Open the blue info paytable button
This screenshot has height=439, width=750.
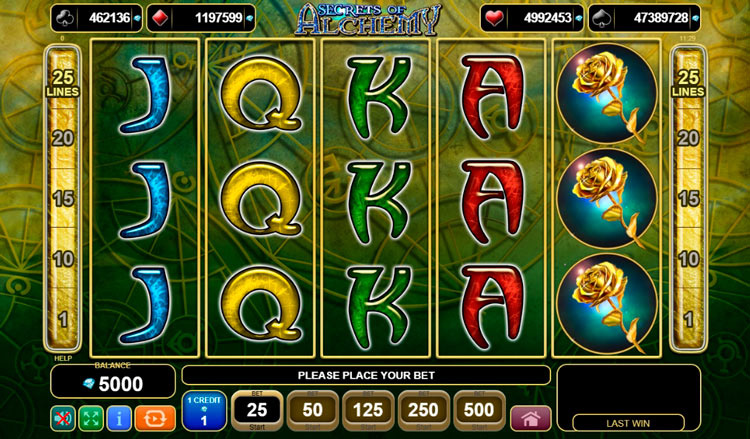click(117, 416)
